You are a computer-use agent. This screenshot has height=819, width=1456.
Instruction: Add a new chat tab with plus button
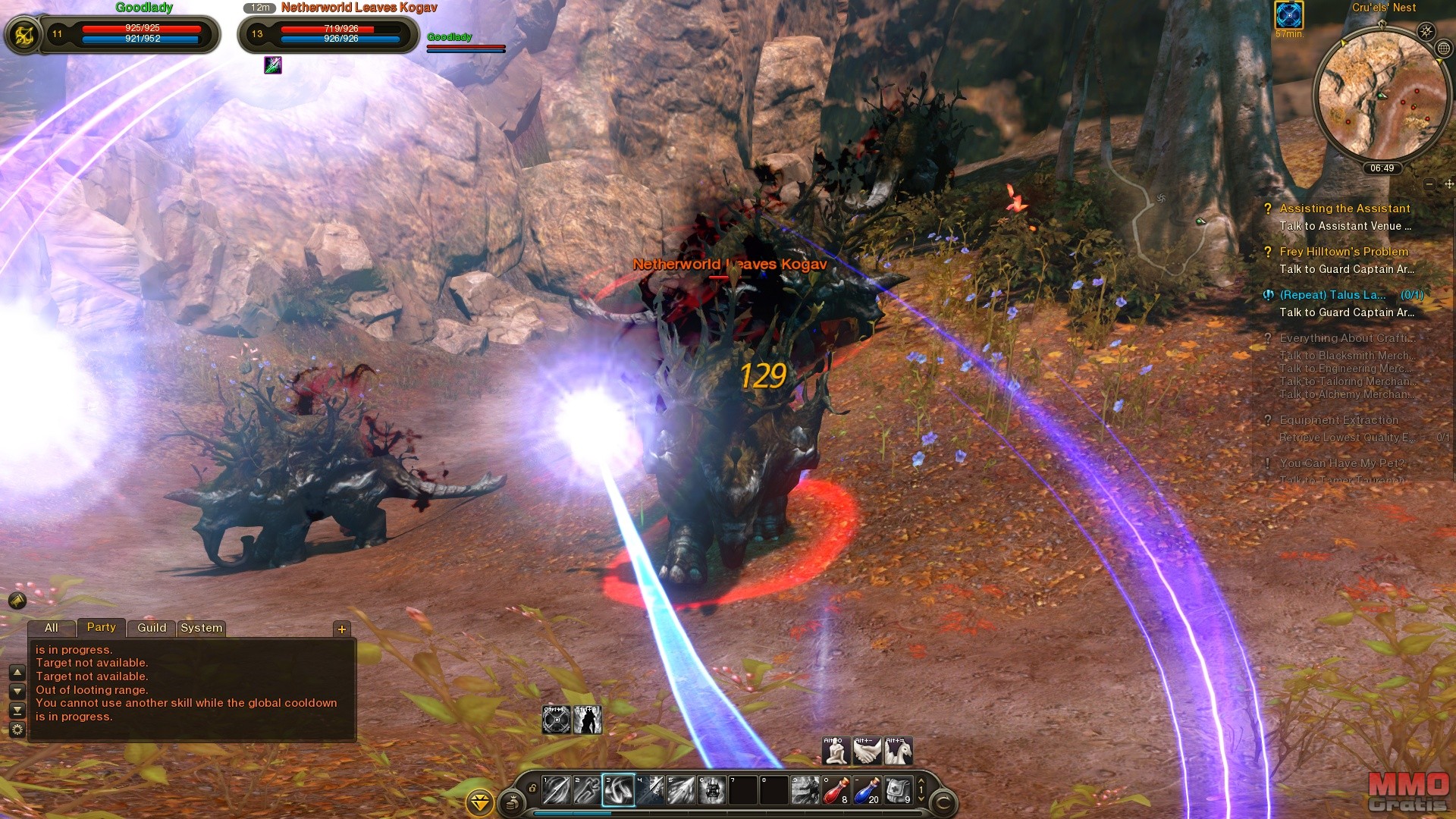click(342, 629)
